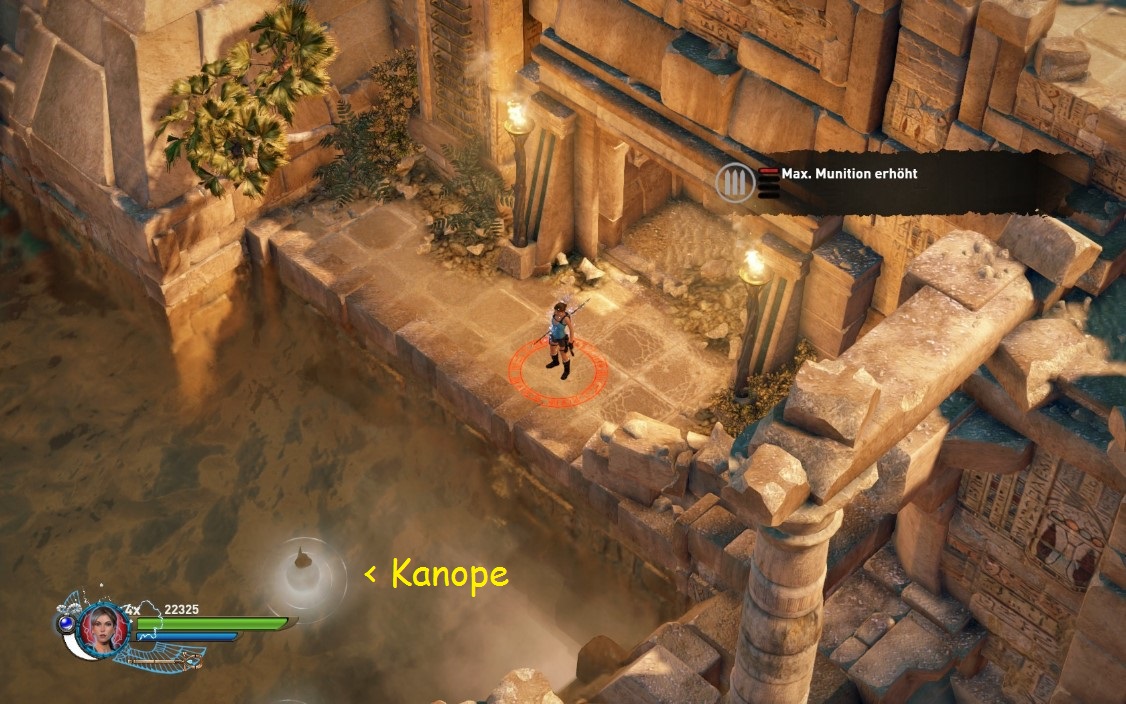Select the blue gem orb beside the portrait
This screenshot has width=1126, height=704.
[x=66, y=622]
